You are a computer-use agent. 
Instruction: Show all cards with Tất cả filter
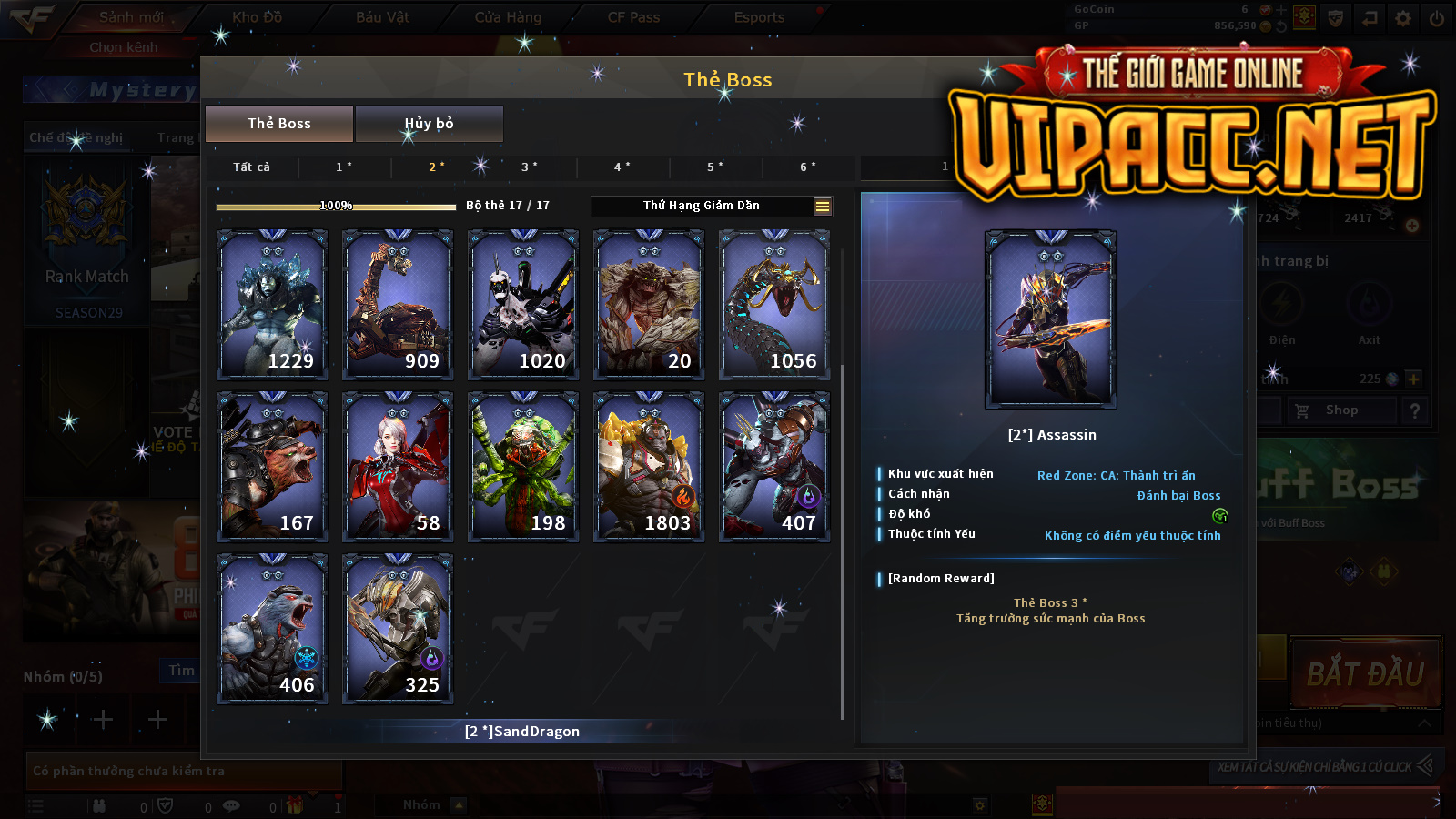[x=251, y=167]
